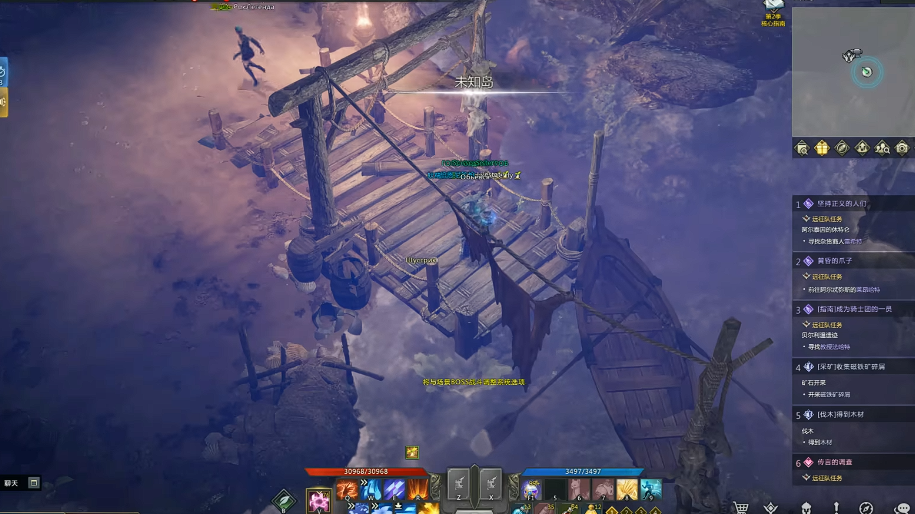Click the camera screenshot icon under minimap
The width and height of the screenshot is (915, 514).
point(902,148)
